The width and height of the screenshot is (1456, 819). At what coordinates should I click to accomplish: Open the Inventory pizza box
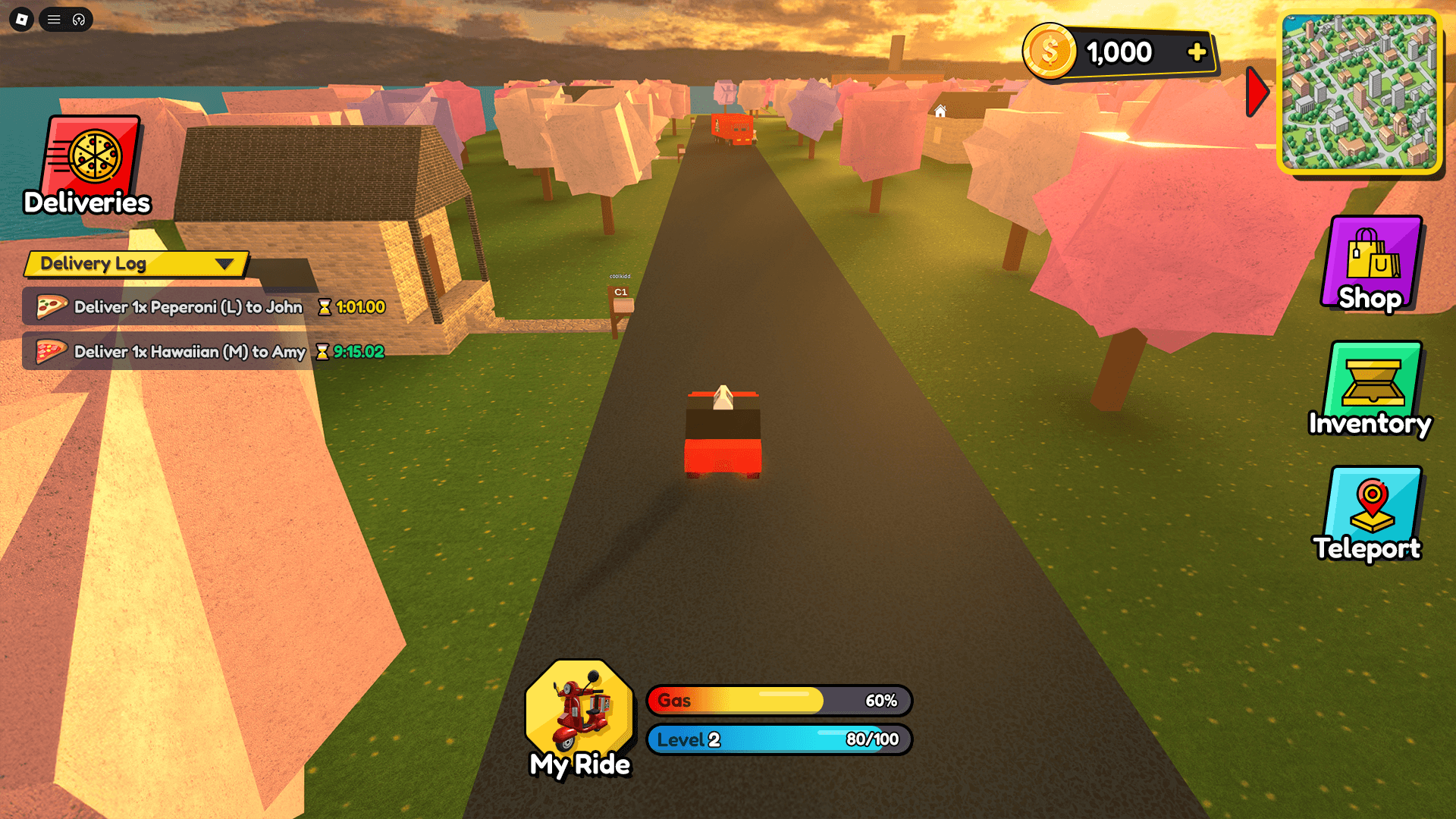click(1372, 388)
